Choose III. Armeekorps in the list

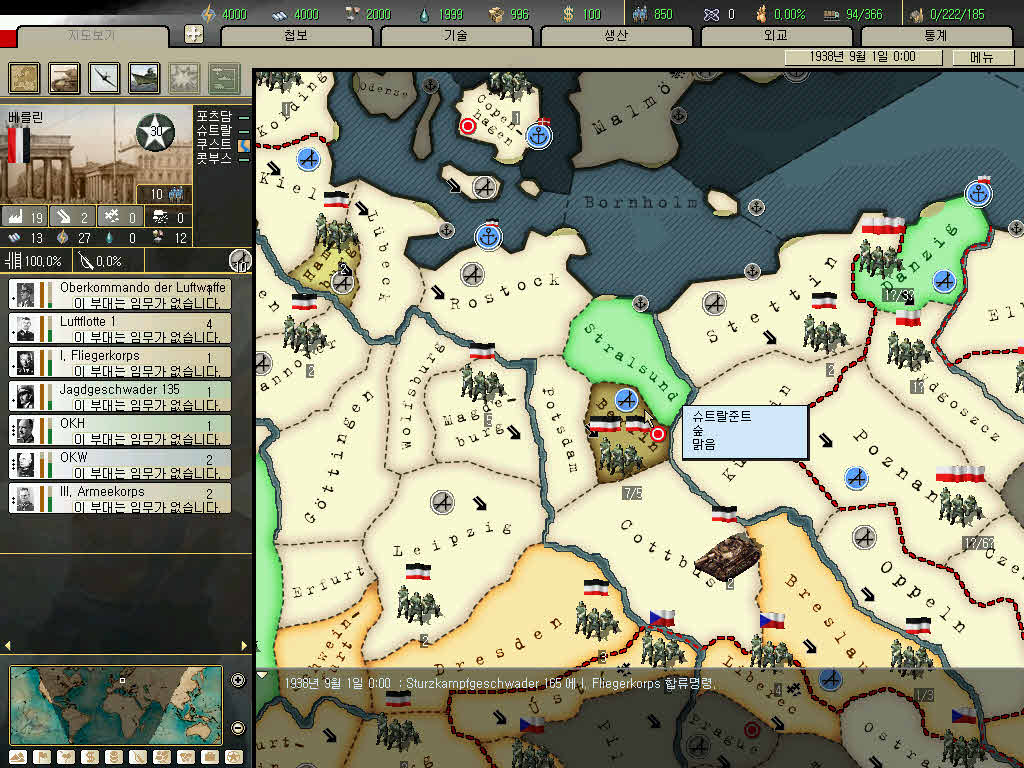pos(120,498)
